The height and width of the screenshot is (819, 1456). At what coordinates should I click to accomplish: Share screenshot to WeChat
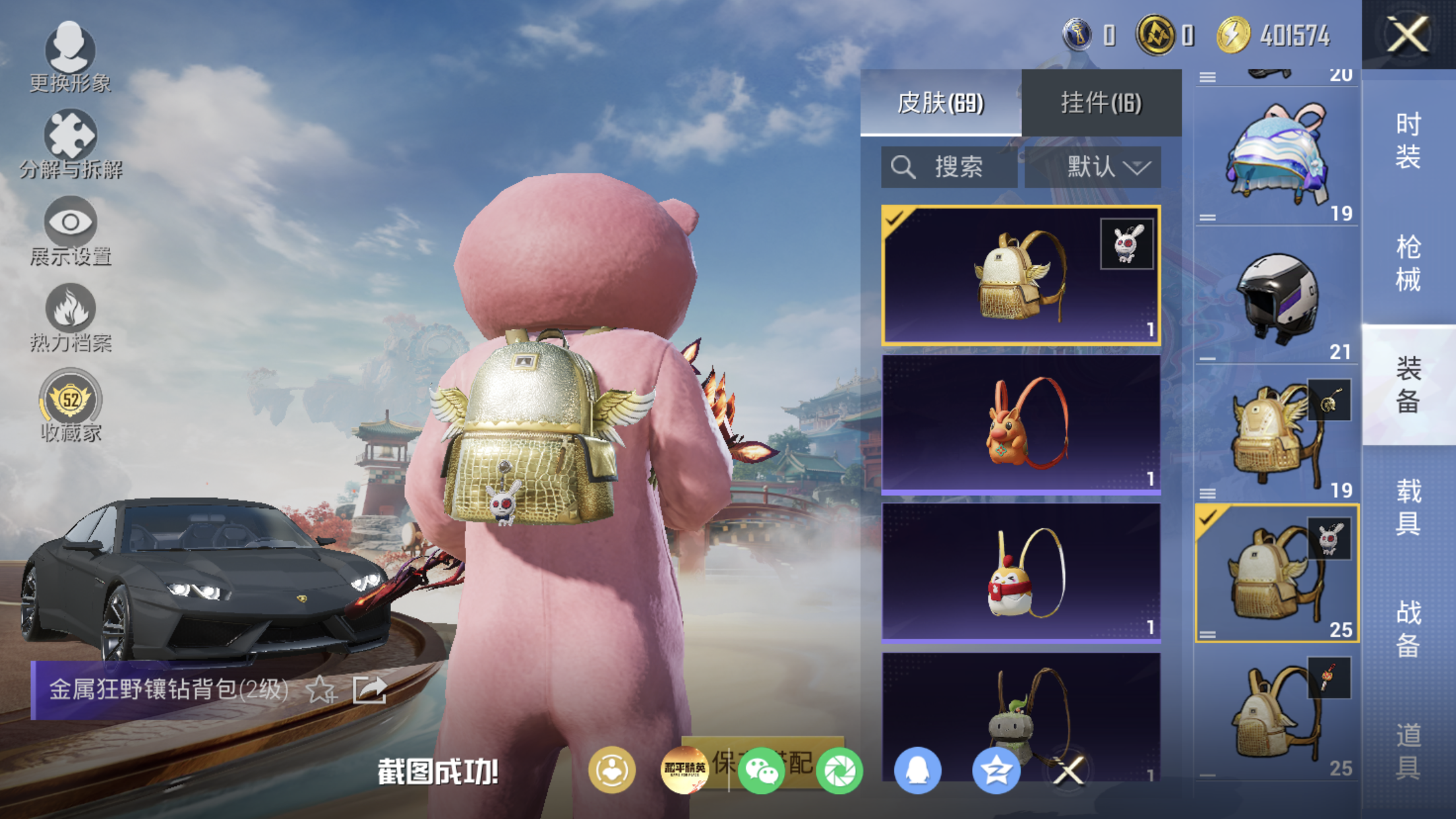761,770
